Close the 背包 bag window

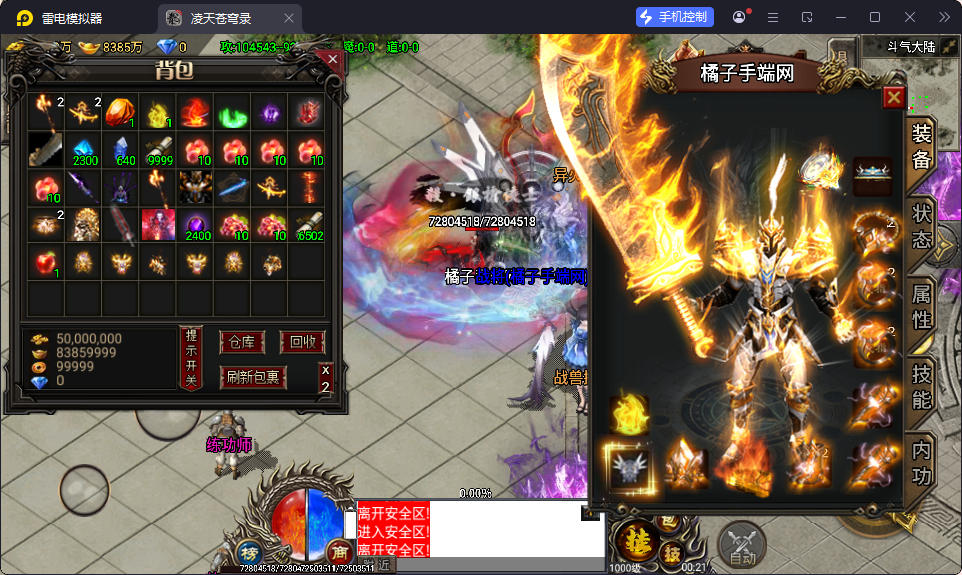point(332,60)
